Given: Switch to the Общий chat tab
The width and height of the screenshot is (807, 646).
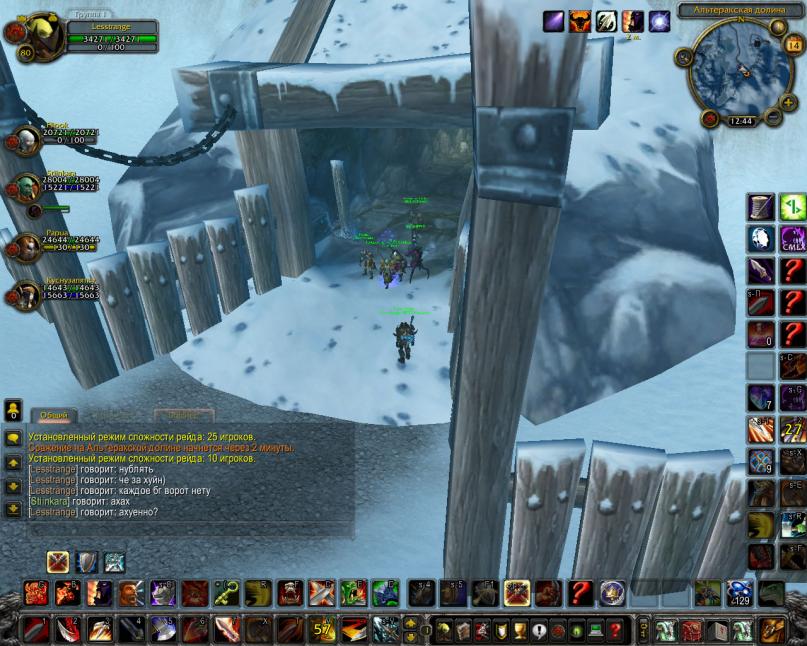Looking at the screenshot, I should pos(54,415).
